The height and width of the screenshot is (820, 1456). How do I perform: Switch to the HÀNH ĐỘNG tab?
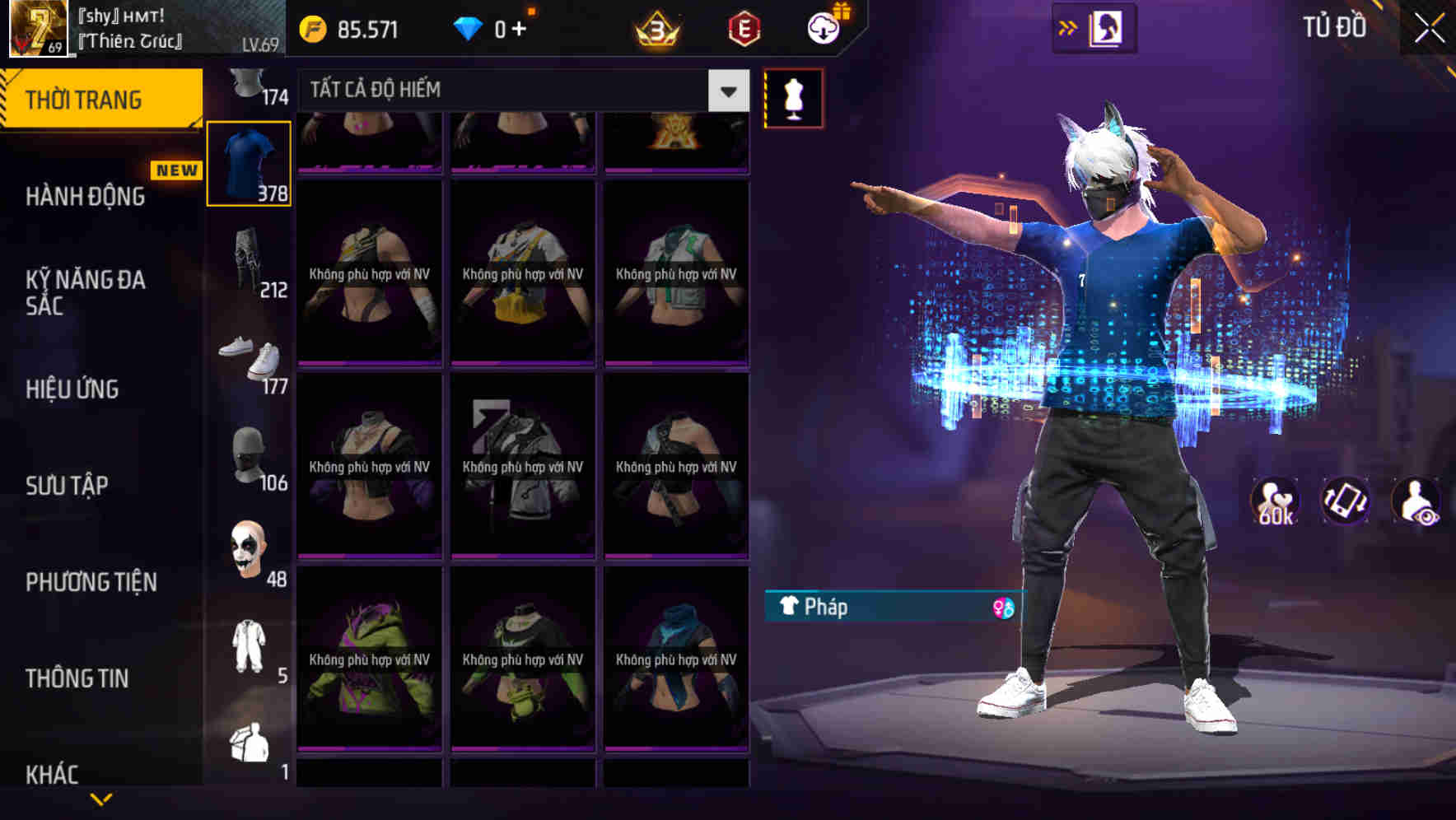(85, 196)
